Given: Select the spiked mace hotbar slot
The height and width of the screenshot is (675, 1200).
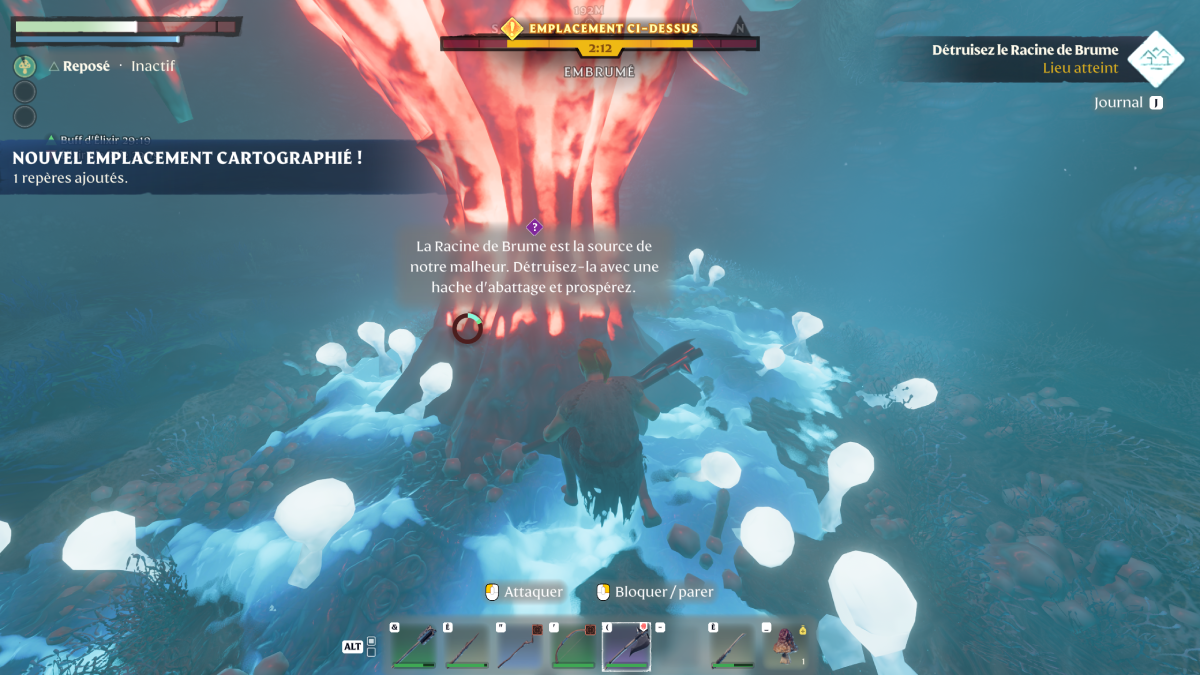Looking at the screenshot, I should coord(413,646).
